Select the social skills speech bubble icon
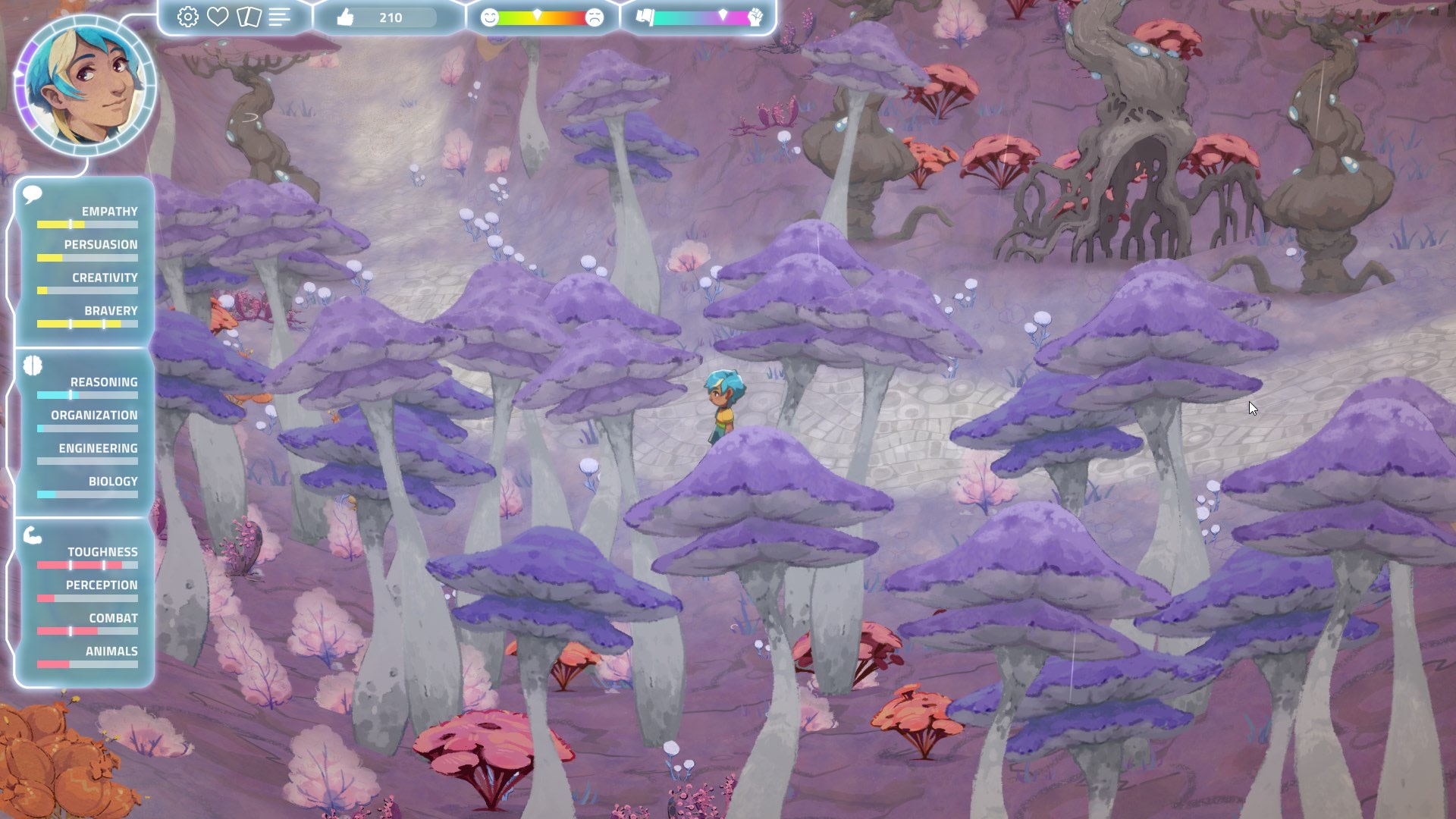Screen dimensions: 1456x819 pos(32,195)
